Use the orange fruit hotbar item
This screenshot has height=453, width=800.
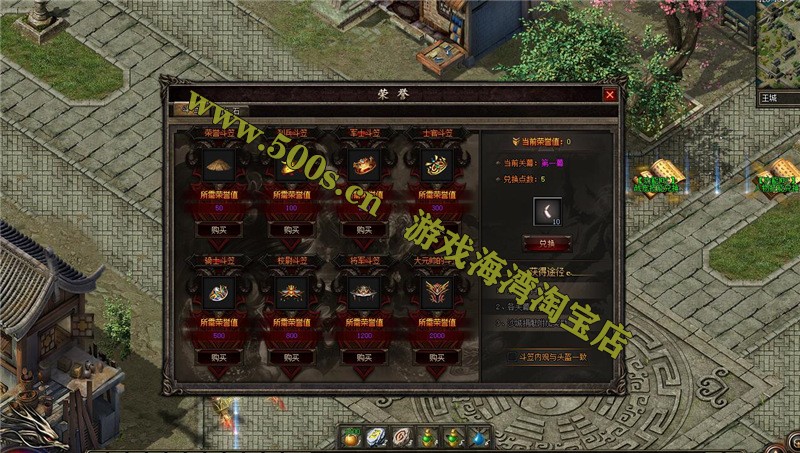click(x=351, y=439)
